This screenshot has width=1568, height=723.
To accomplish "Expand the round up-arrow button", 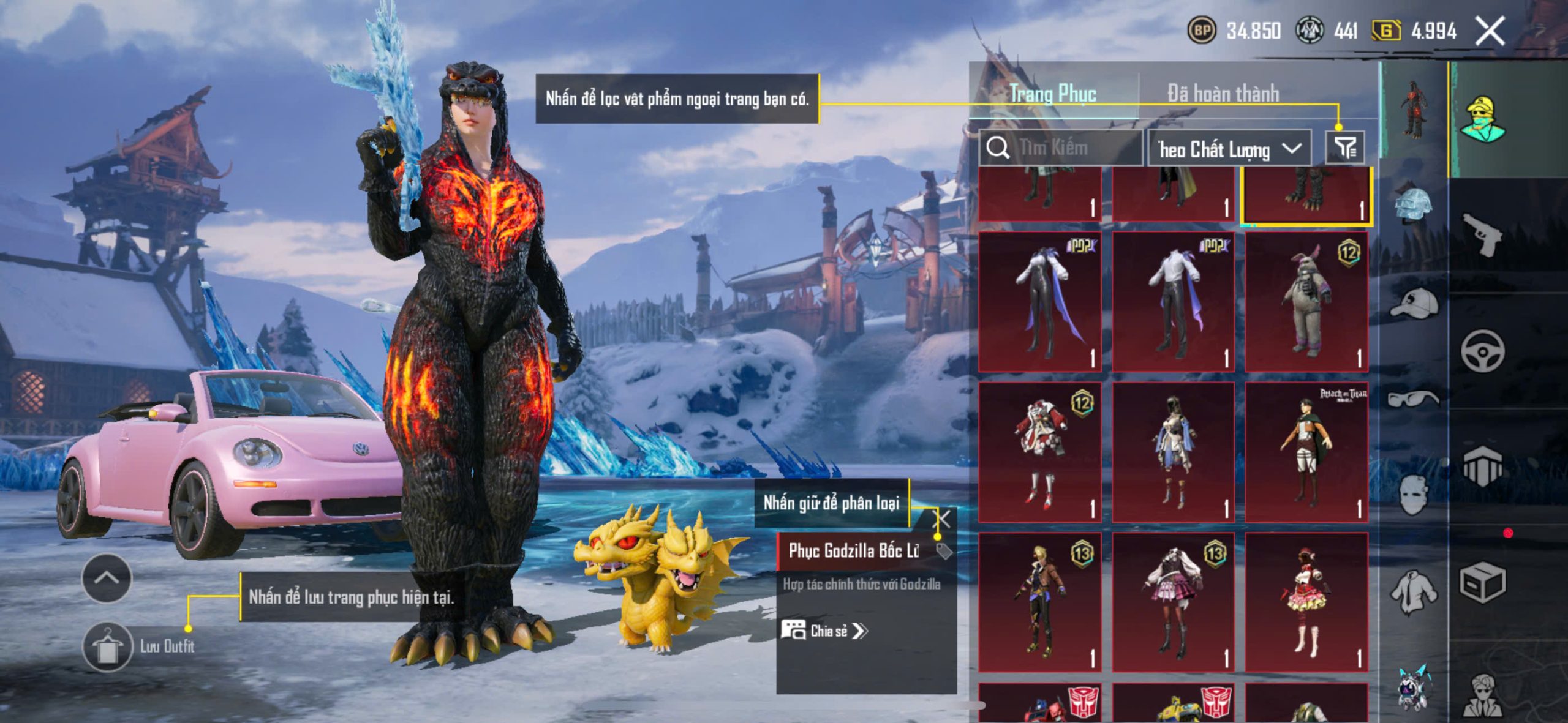I will pos(107,578).
